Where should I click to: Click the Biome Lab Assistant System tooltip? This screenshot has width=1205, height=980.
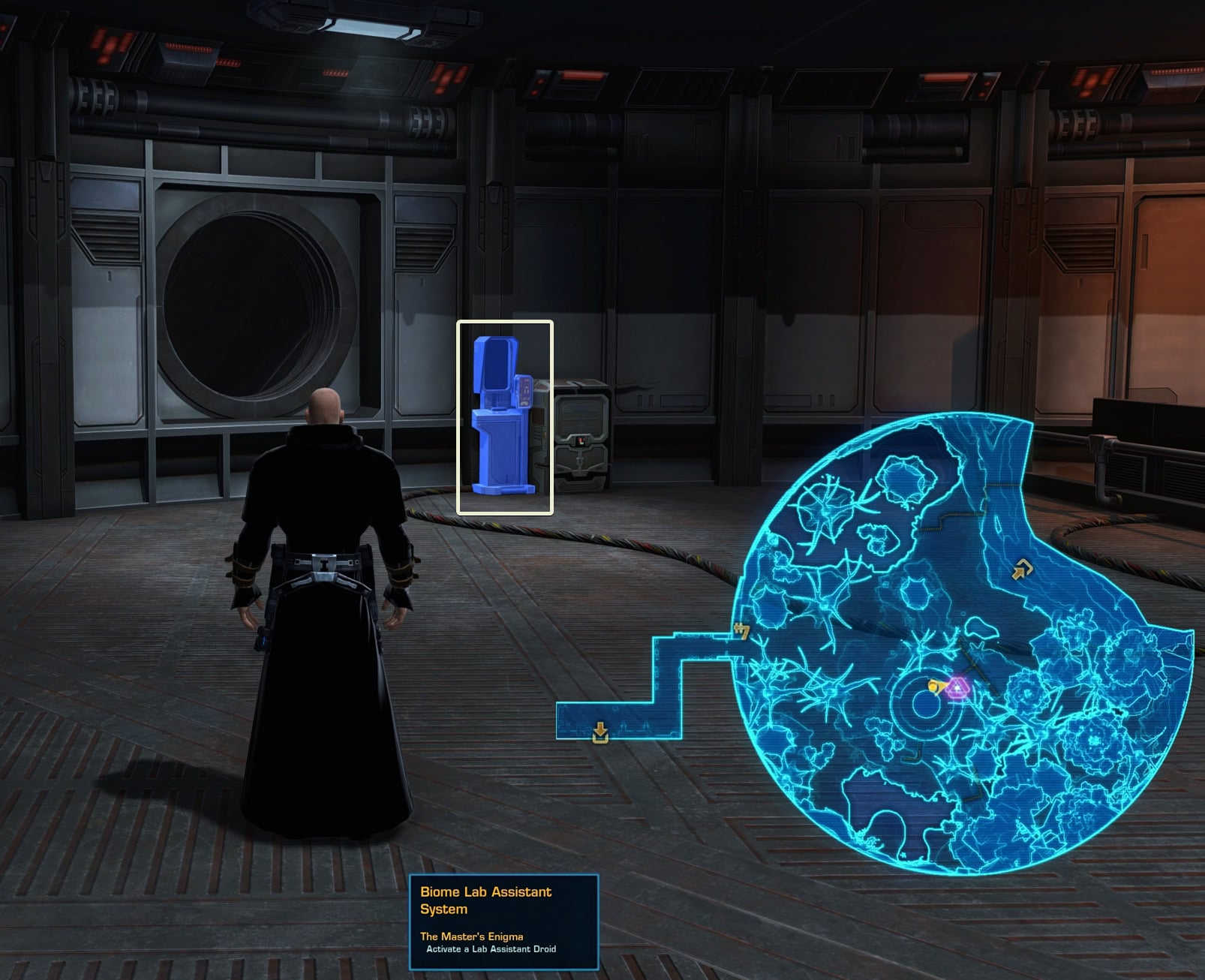[x=503, y=921]
